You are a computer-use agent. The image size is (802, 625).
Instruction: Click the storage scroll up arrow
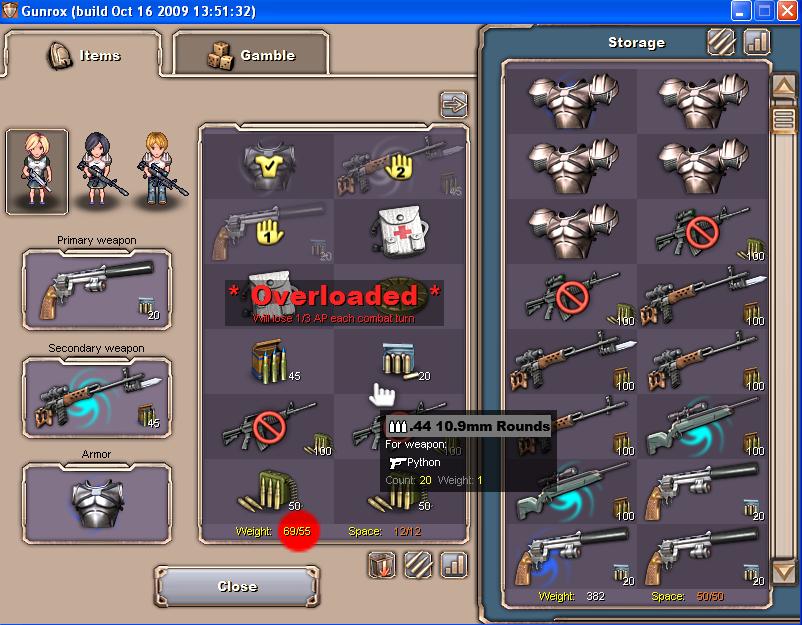[x=782, y=87]
